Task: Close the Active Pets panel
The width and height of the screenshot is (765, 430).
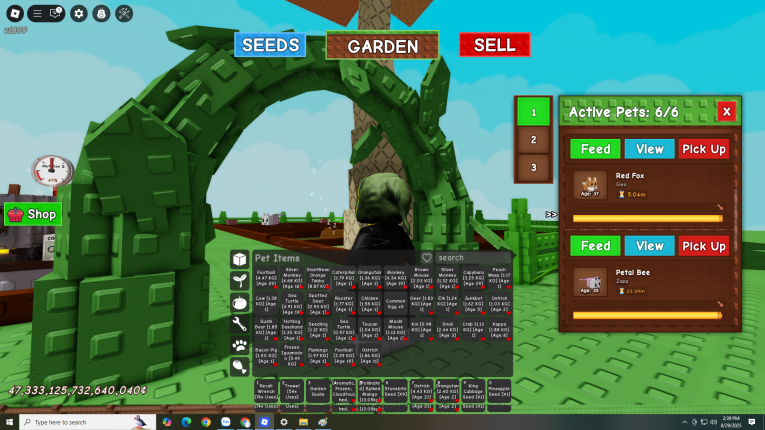Action: pos(726,111)
